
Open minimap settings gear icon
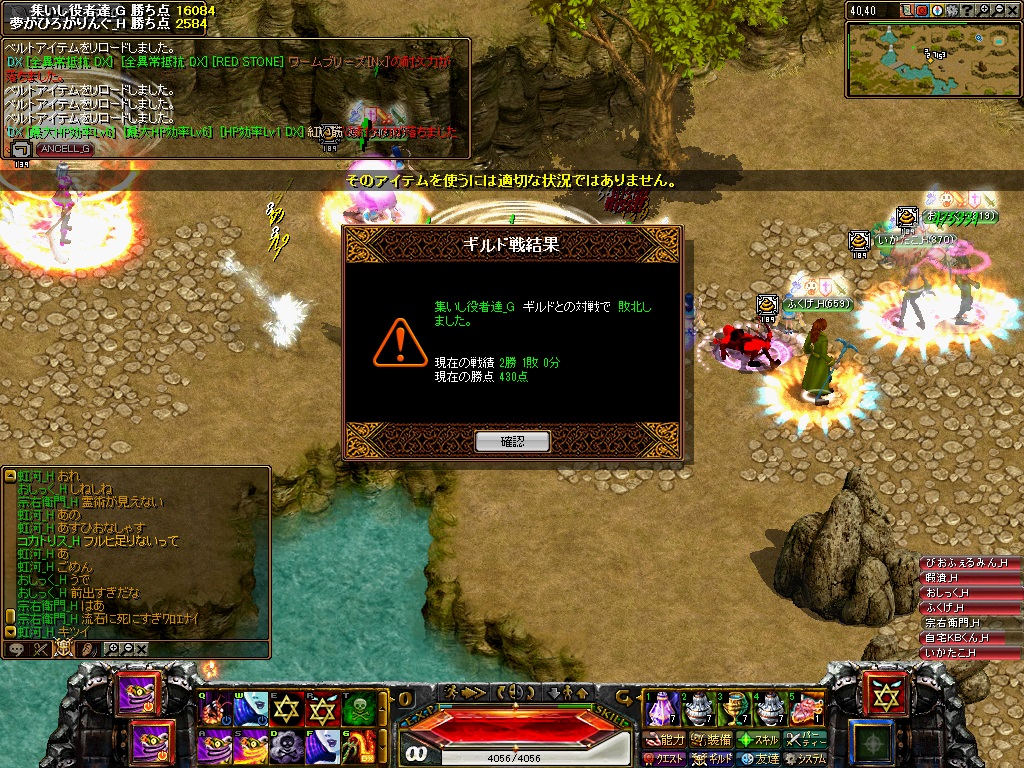point(951,10)
